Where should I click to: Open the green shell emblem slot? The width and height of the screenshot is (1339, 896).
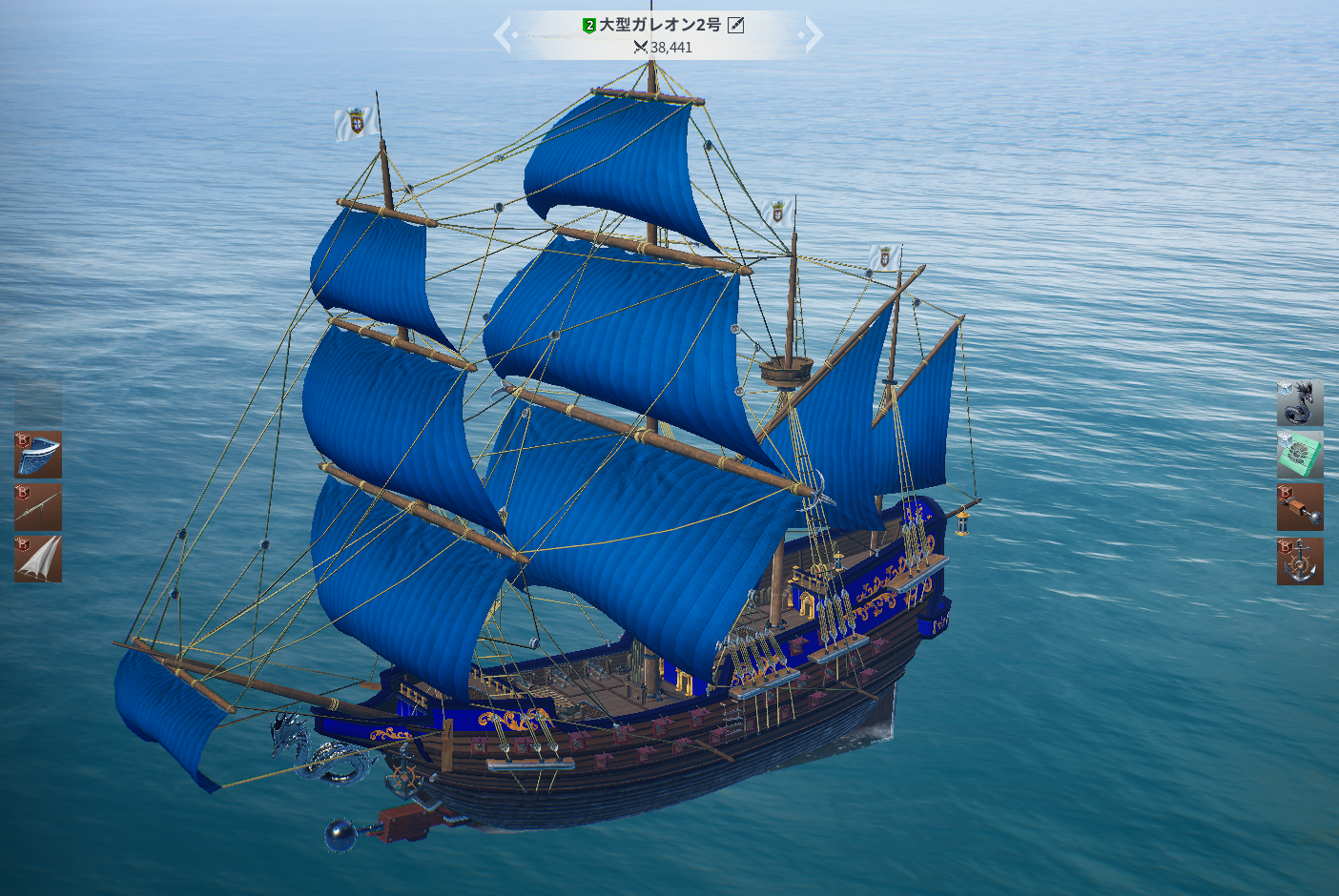[1300, 455]
